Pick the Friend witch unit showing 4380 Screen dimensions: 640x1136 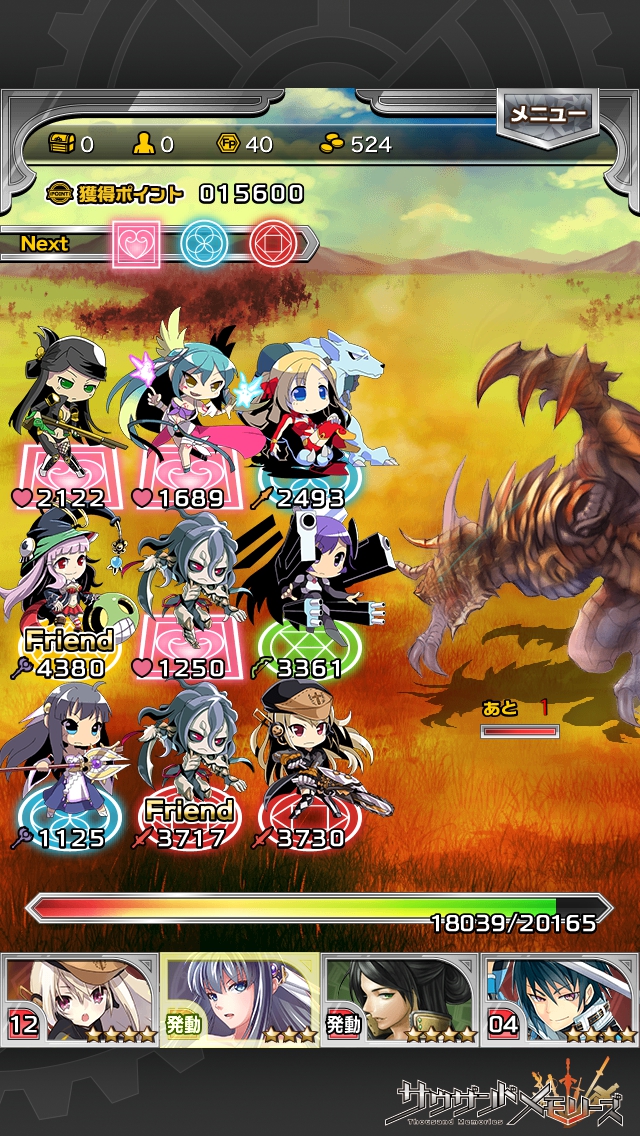tap(68, 590)
